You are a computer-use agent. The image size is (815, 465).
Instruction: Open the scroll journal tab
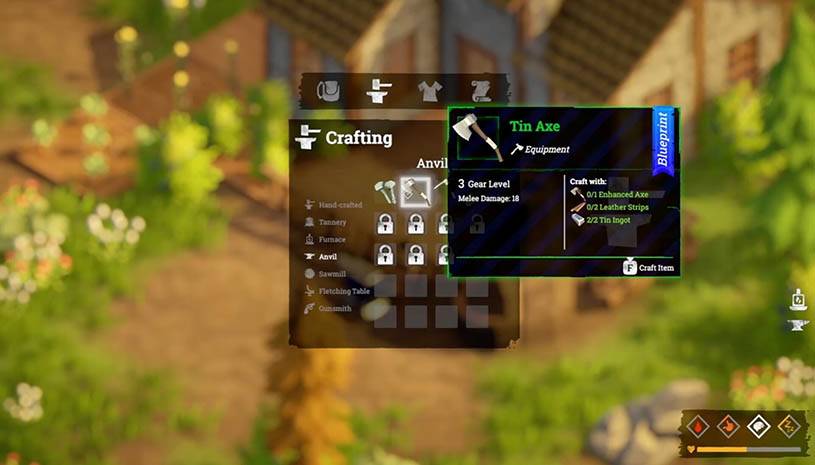(x=478, y=90)
